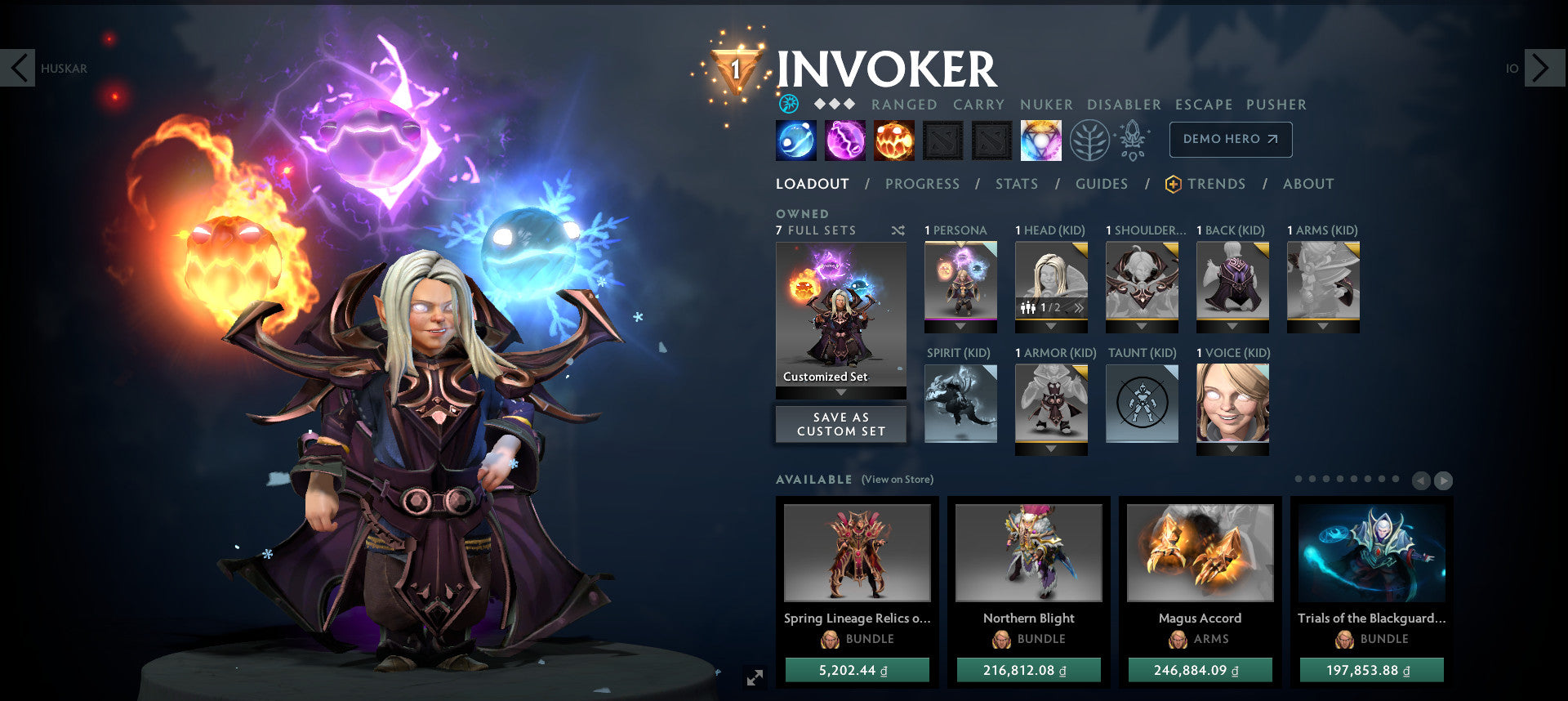Click the fullscreen preview icon below the hero
This screenshot has width=1568, height=701.
click(x=754, y=675)
